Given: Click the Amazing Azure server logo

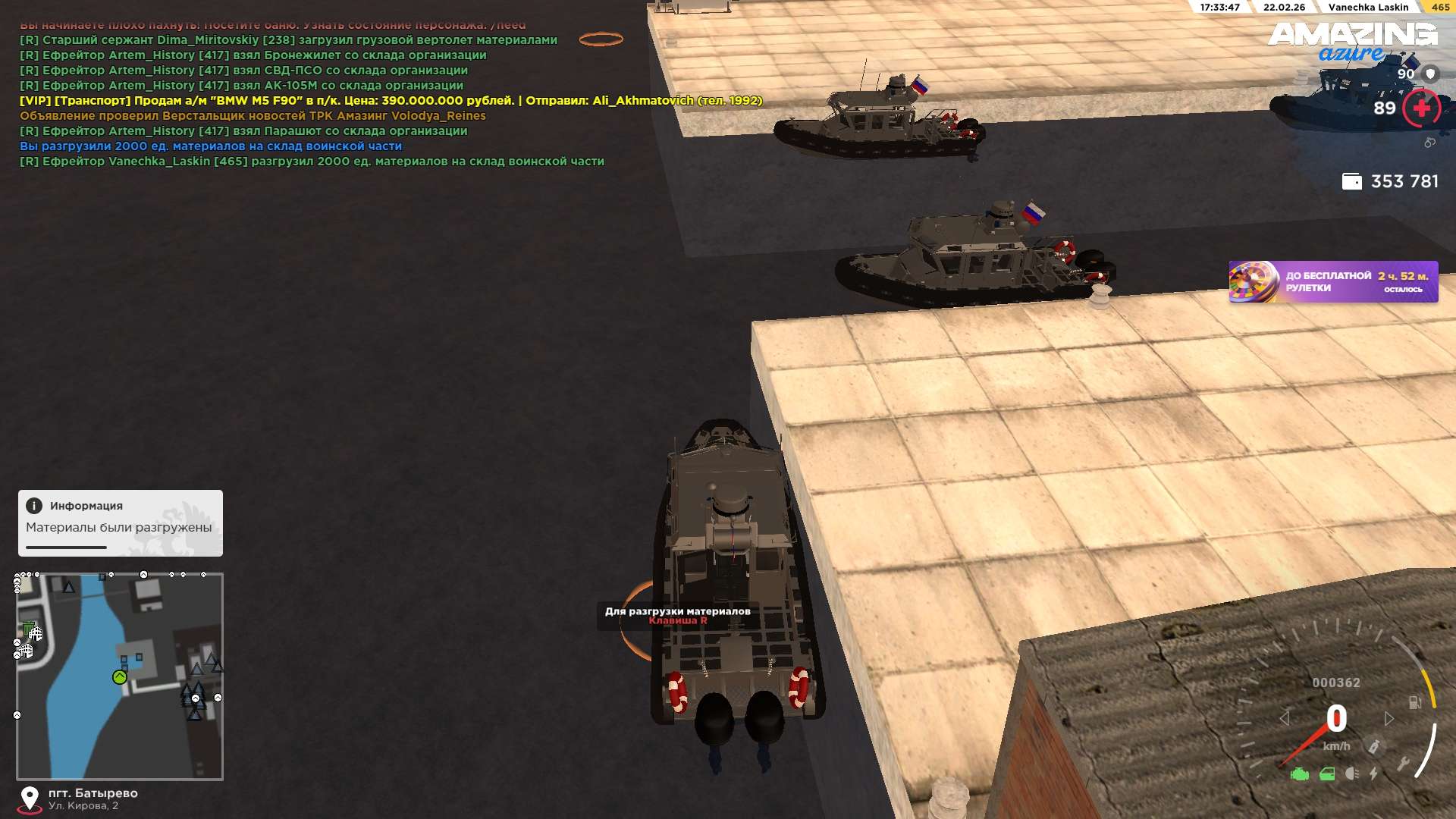Looking at the screenshot, I should pyautogui.click(x=1352, y=41).
